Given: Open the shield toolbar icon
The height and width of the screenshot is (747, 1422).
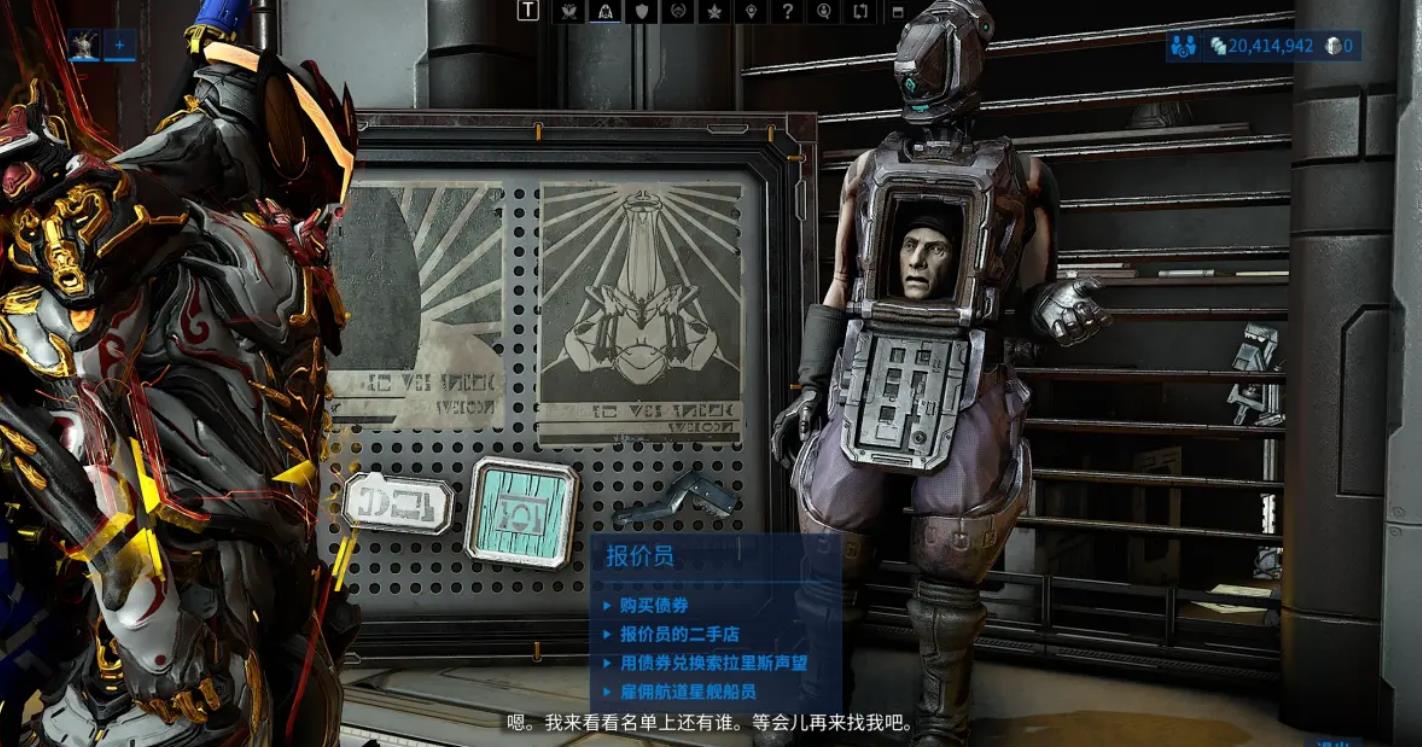Looking at the screenshot, I should pos(641,11).
